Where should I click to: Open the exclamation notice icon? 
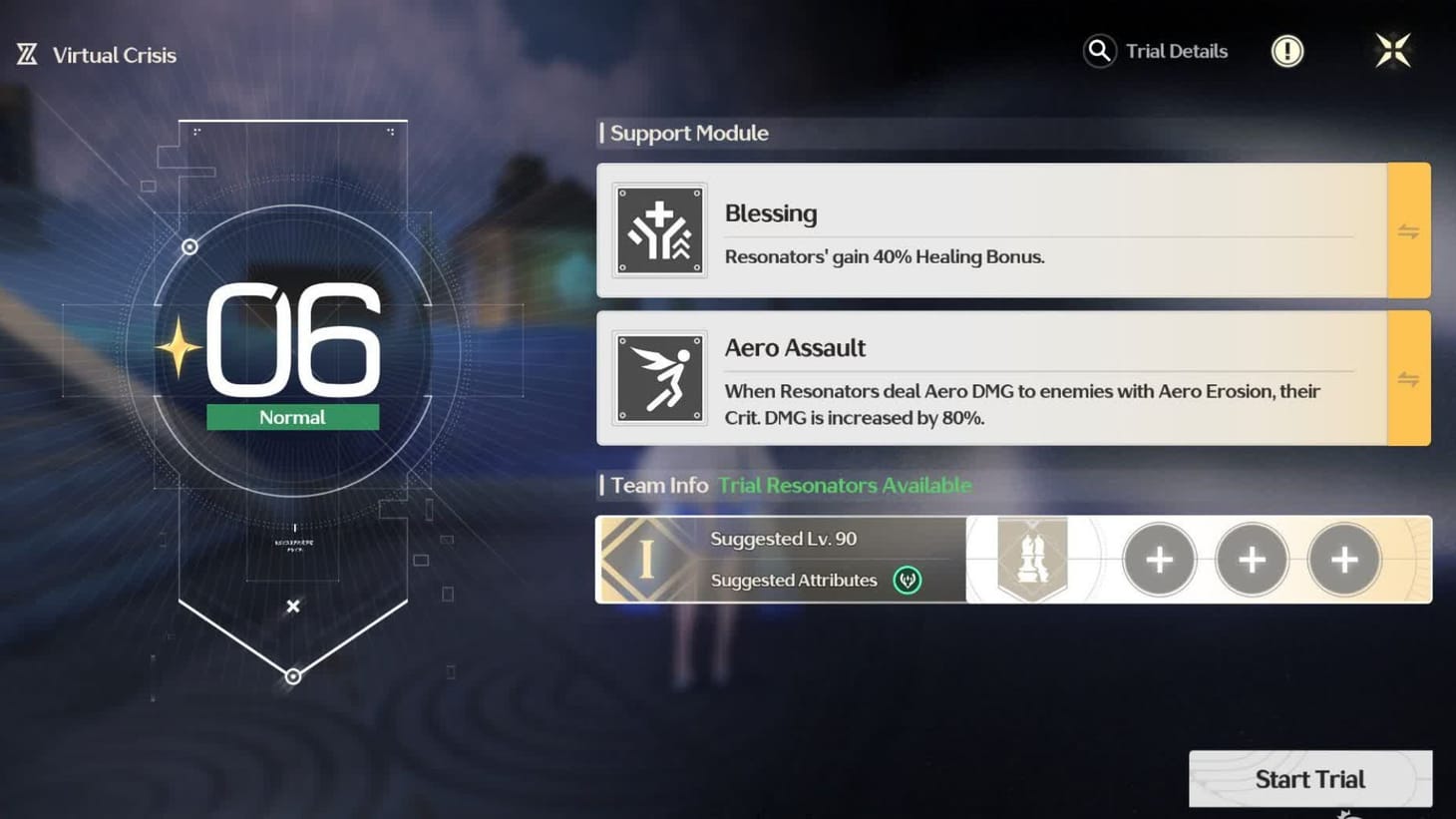1286,51
